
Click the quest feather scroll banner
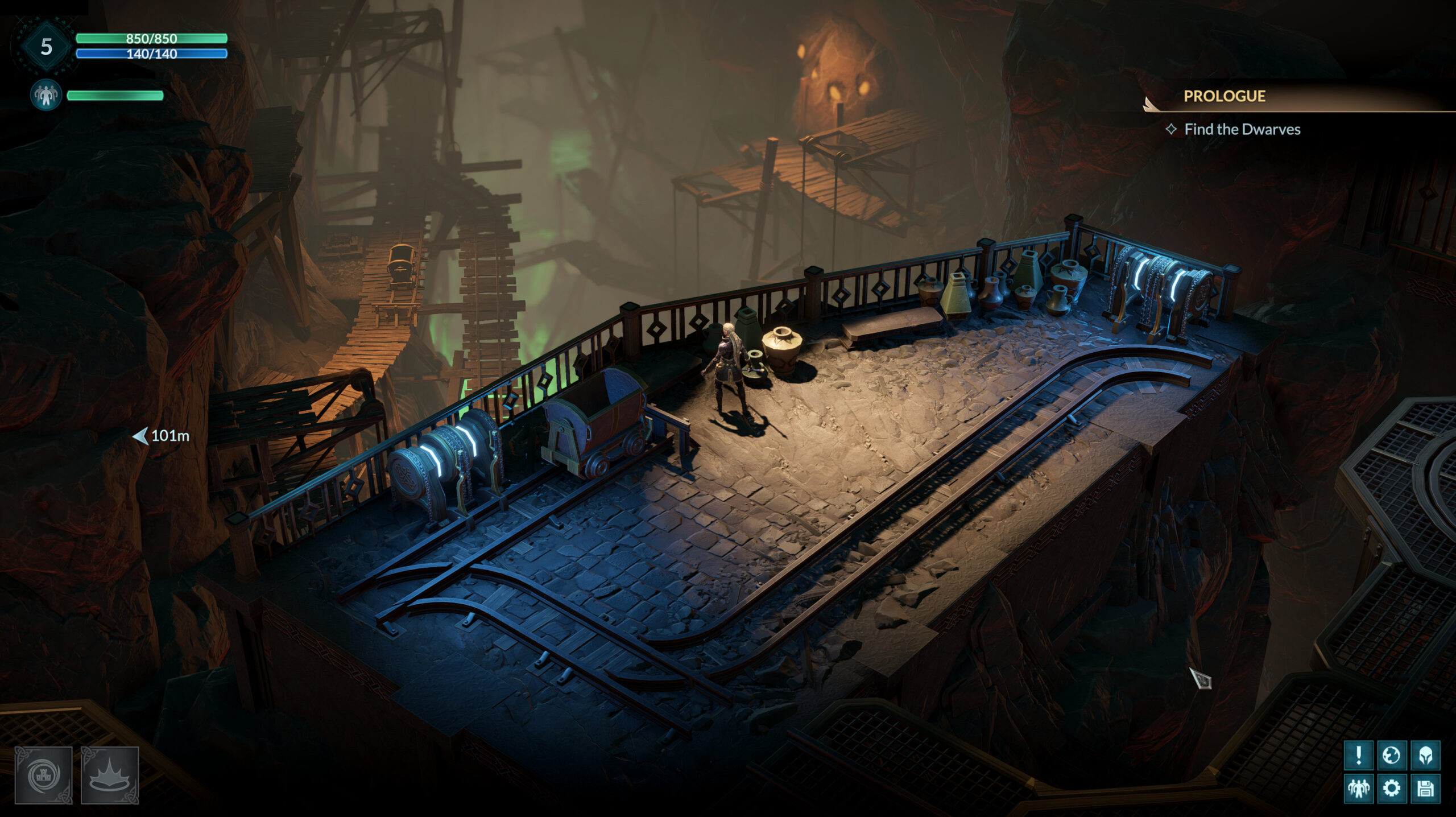pos(1150,102)
